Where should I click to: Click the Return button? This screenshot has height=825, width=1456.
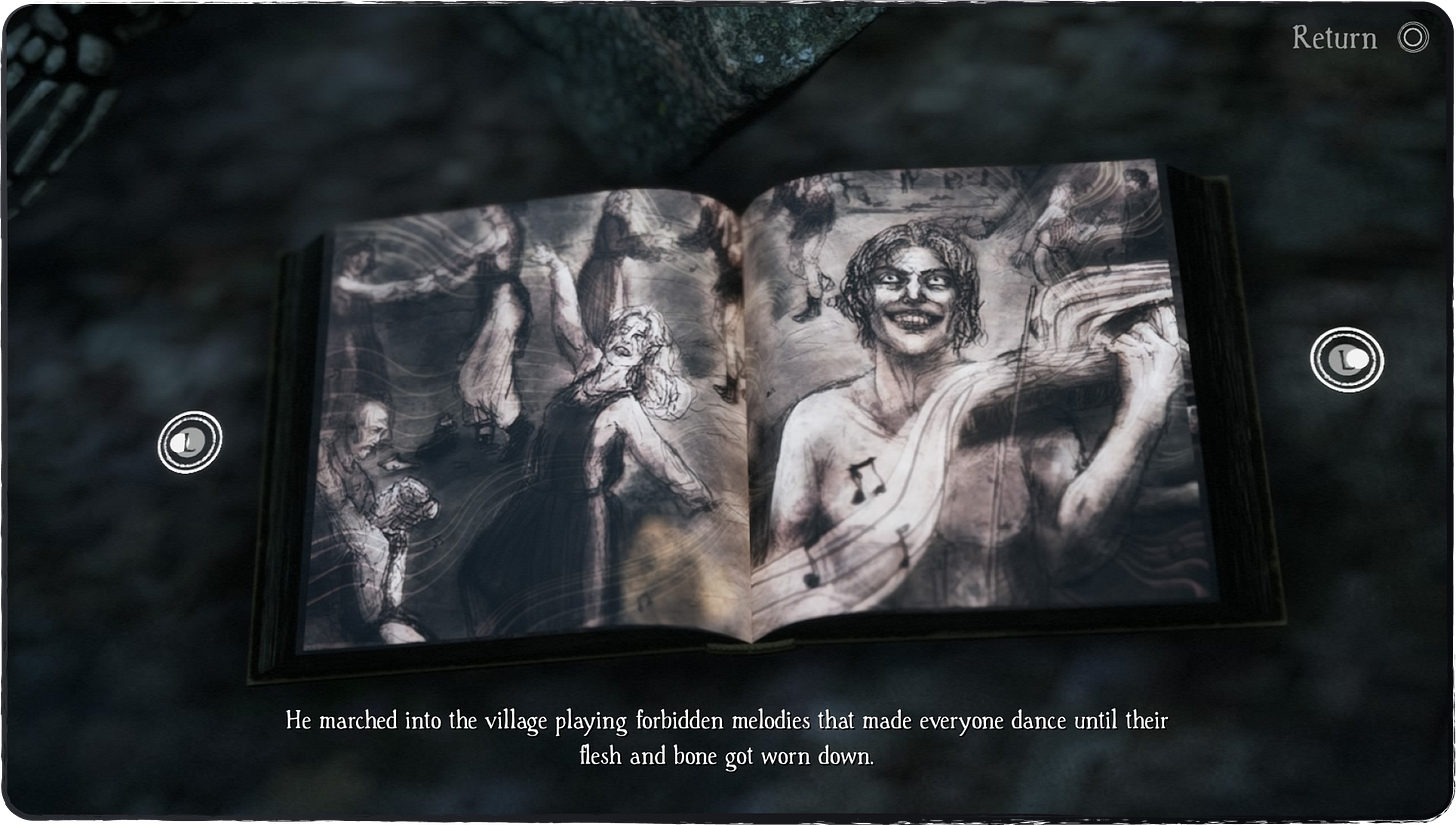1334,37
